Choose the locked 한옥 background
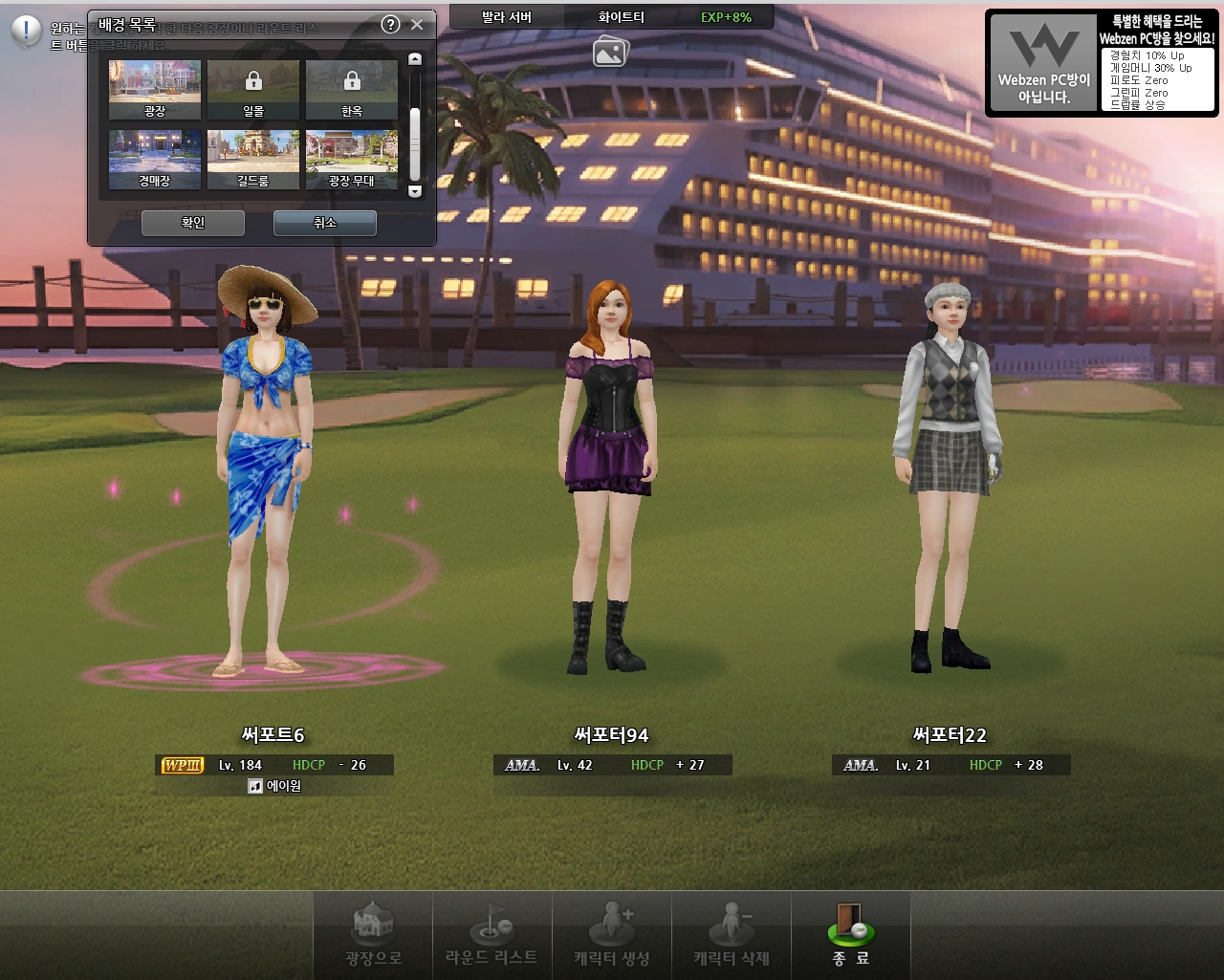The width and height of the screenshot is (1224, 980). 352,89
